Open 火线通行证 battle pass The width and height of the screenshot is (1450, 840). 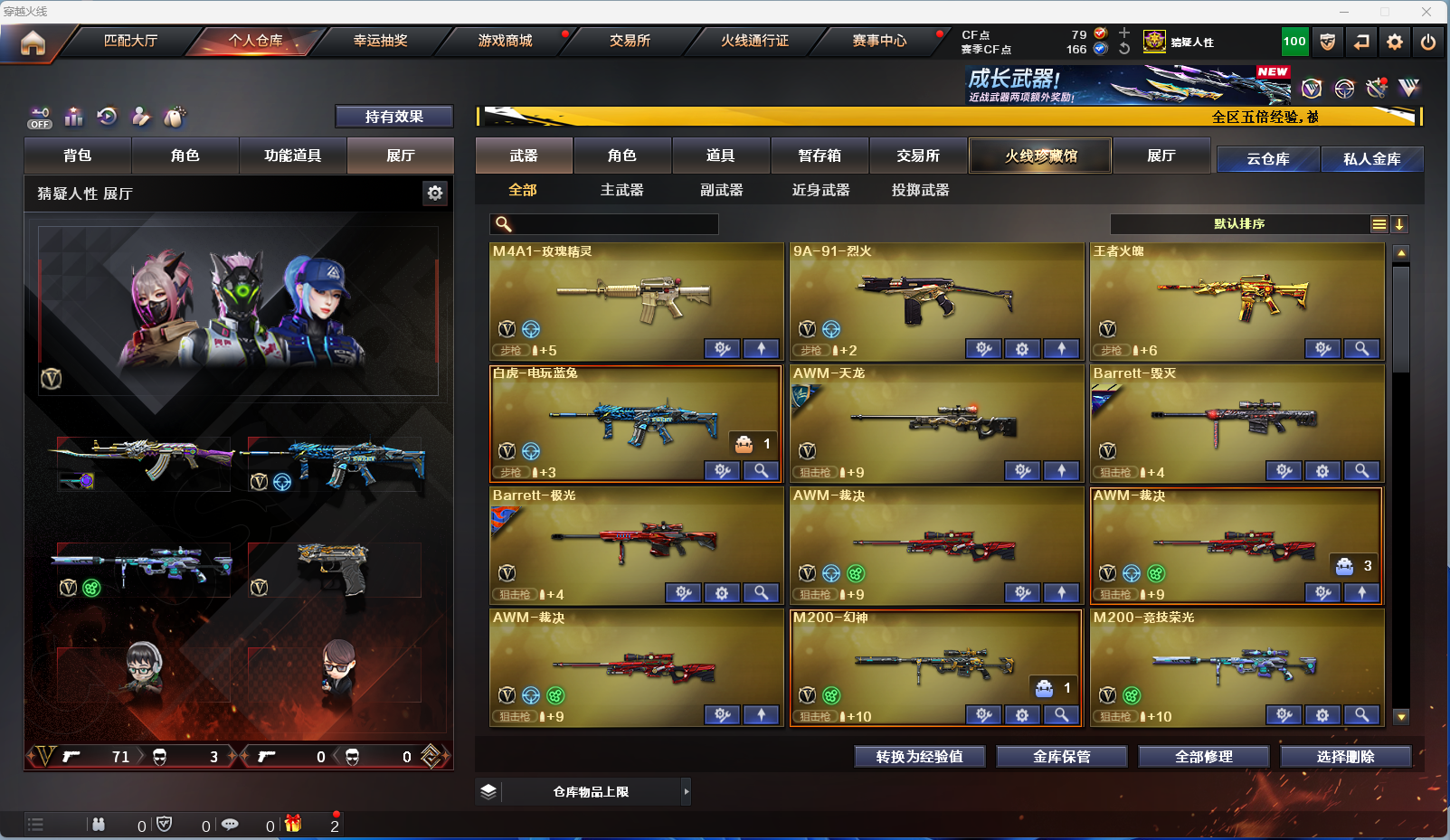pos(754,41)
